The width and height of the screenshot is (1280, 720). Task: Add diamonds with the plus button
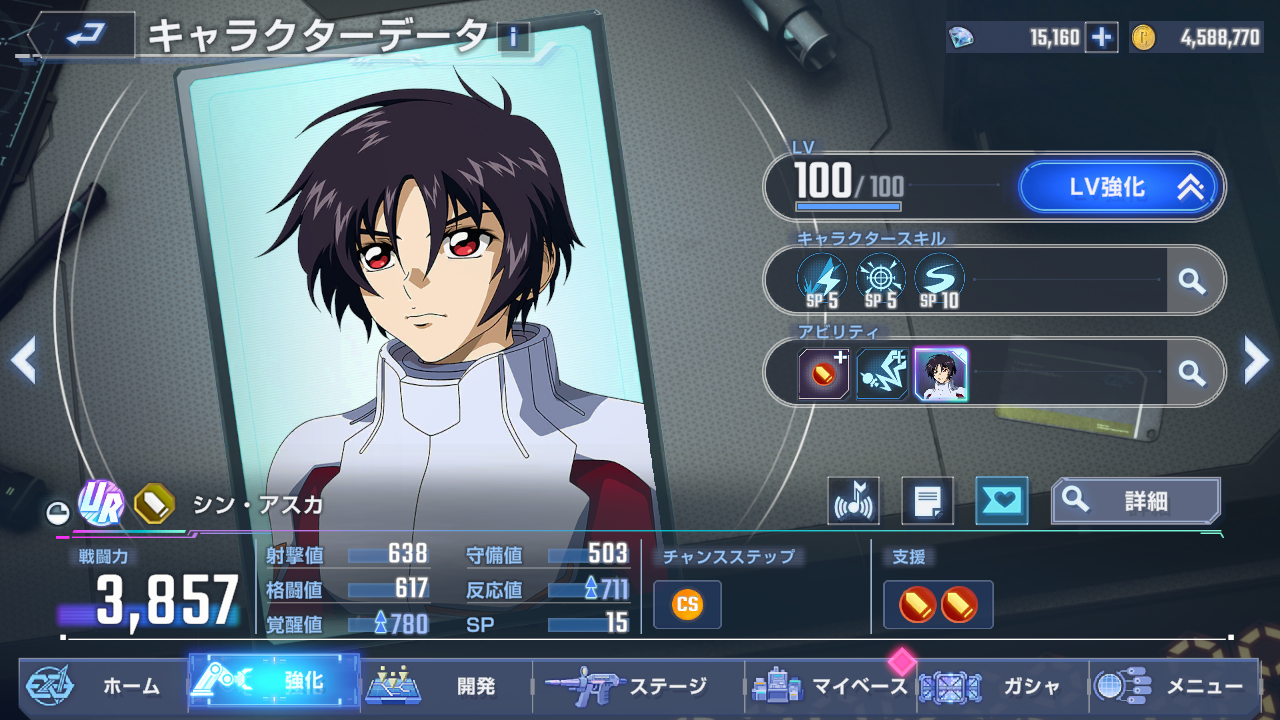click(1101, 38)
